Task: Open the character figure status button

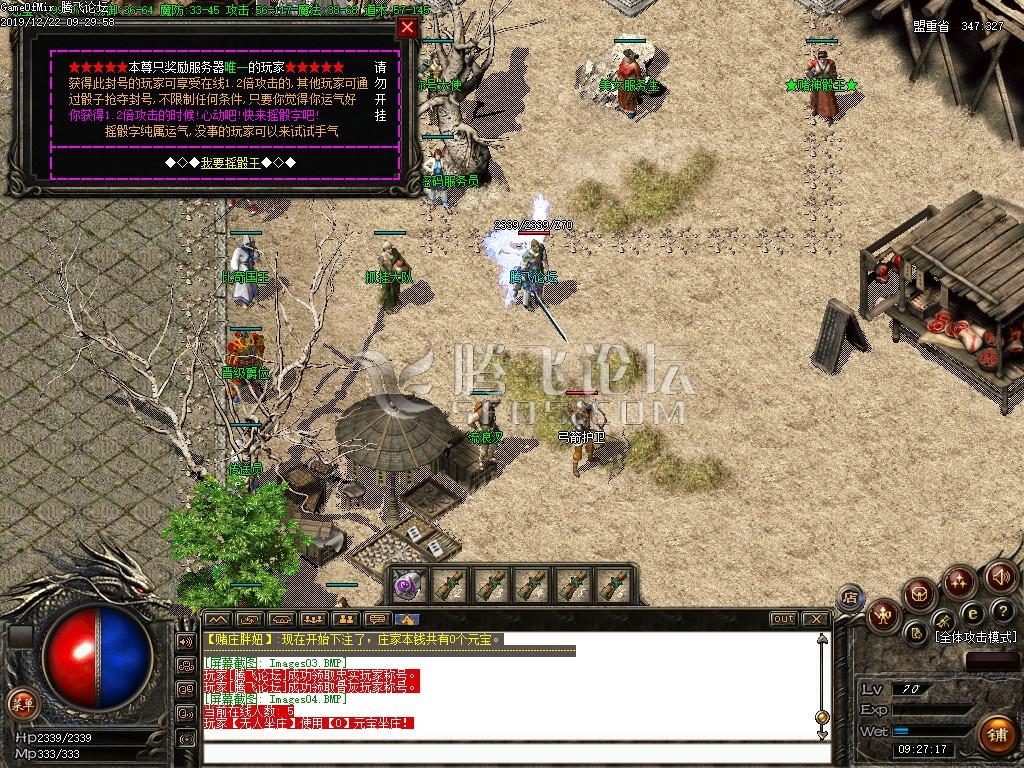Action: coord(883,614)
